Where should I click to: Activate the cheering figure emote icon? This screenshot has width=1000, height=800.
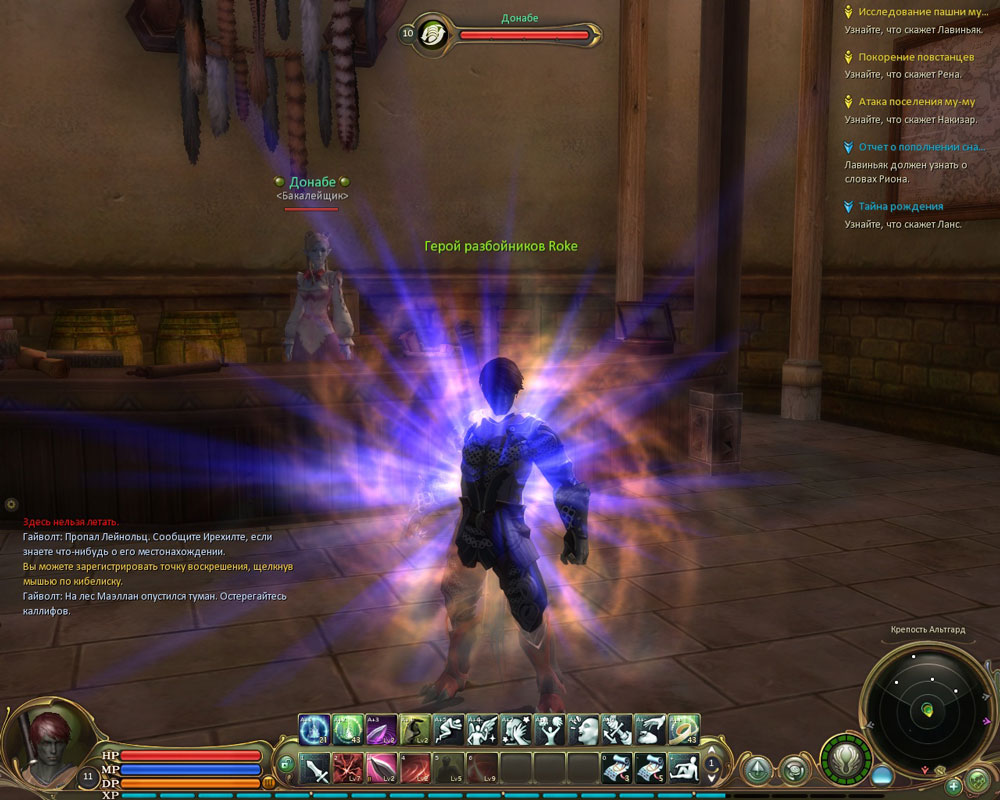point(550,729)
